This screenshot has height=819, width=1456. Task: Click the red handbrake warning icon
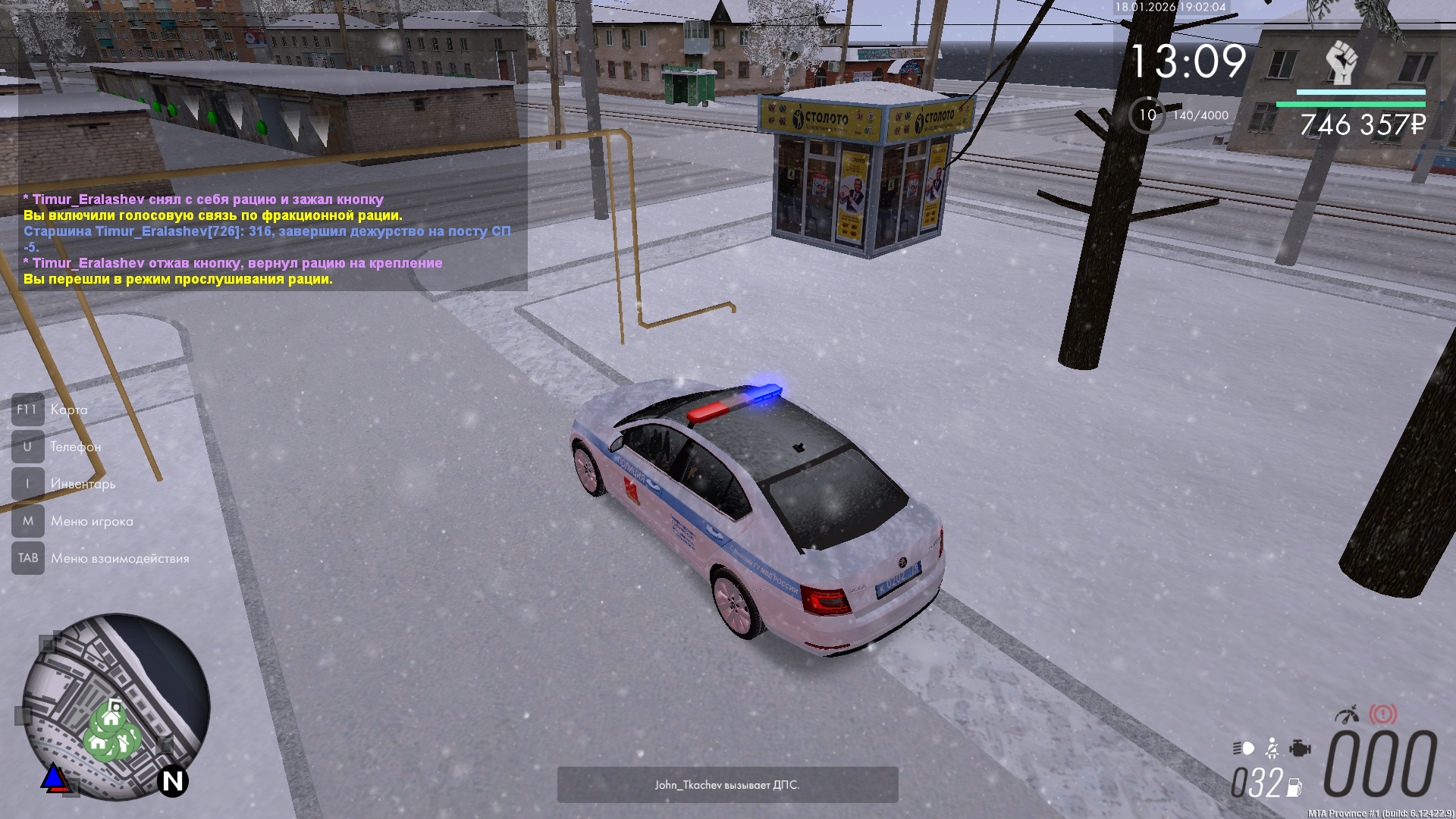[x=1382, y=714]
